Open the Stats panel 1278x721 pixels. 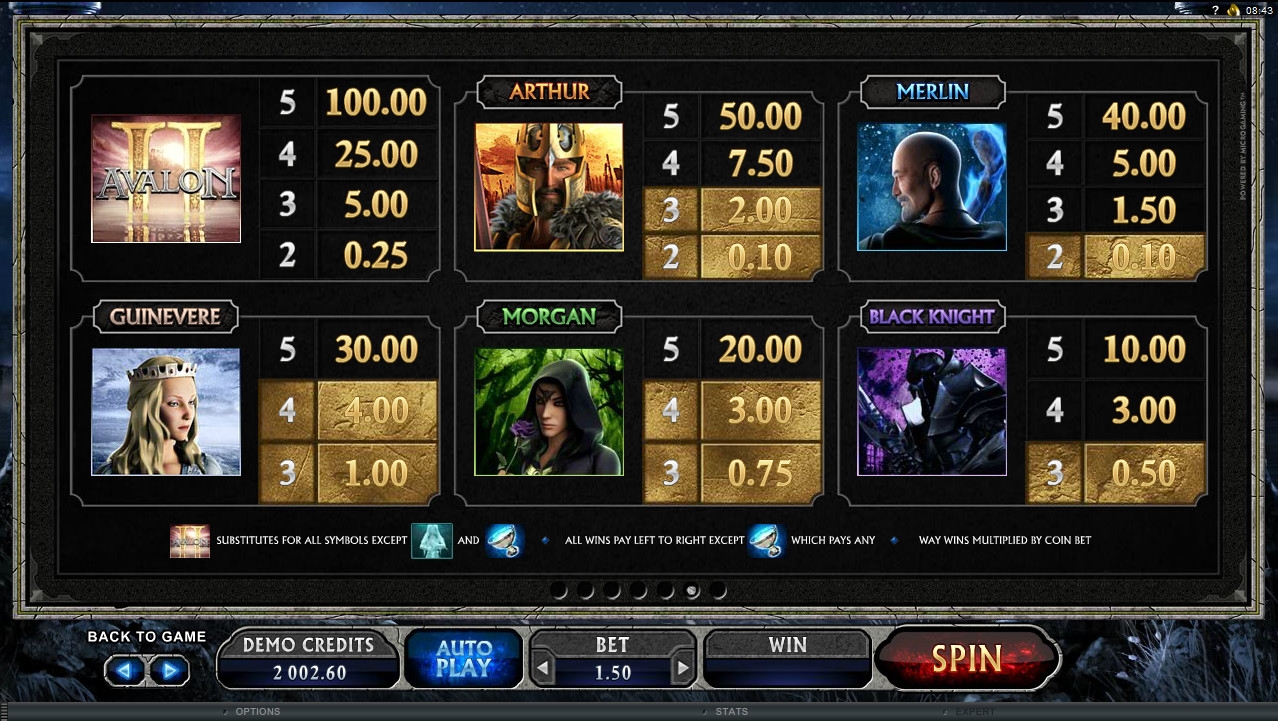(732, 712)
